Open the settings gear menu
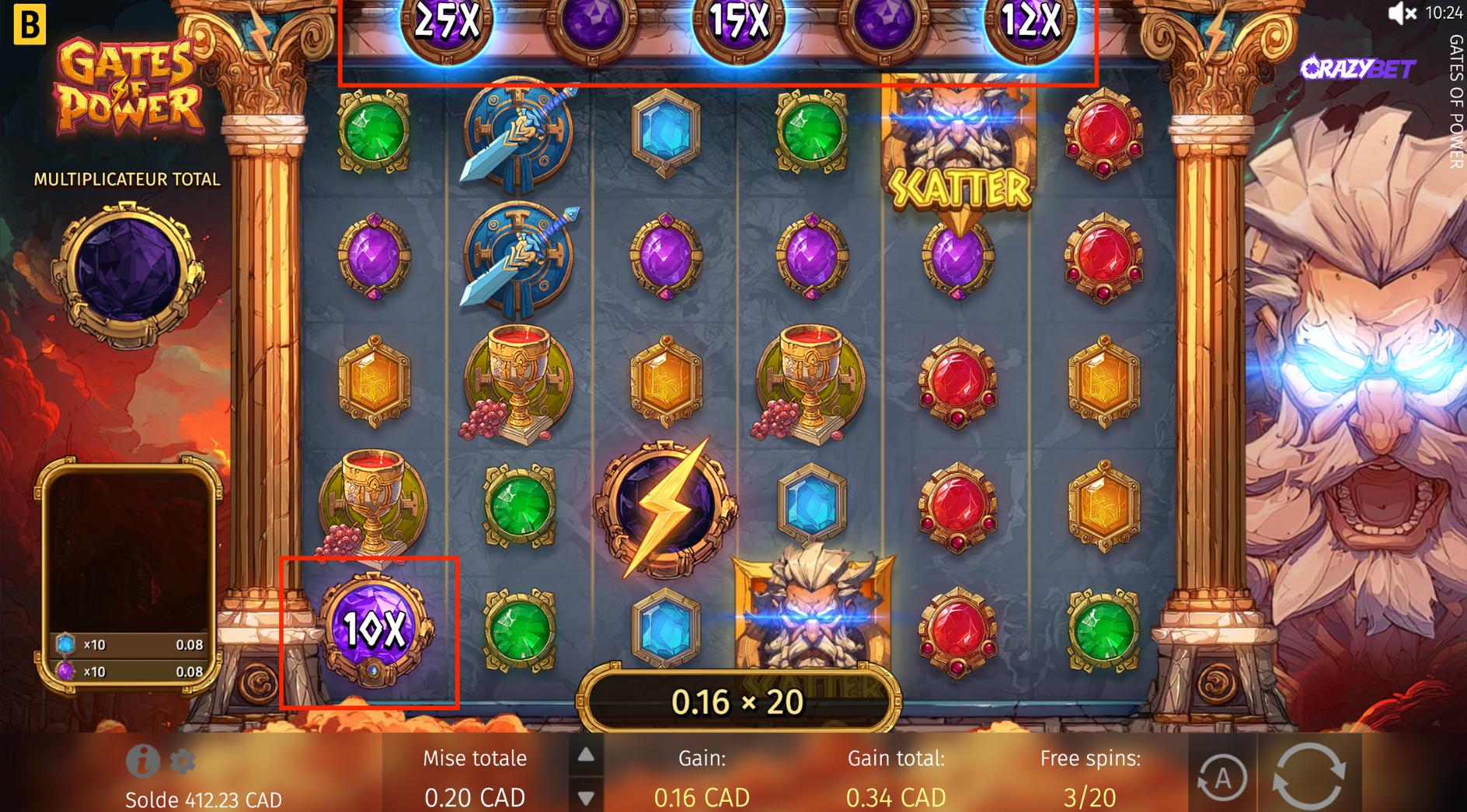 pyautogui.click(x=183, y=762)
